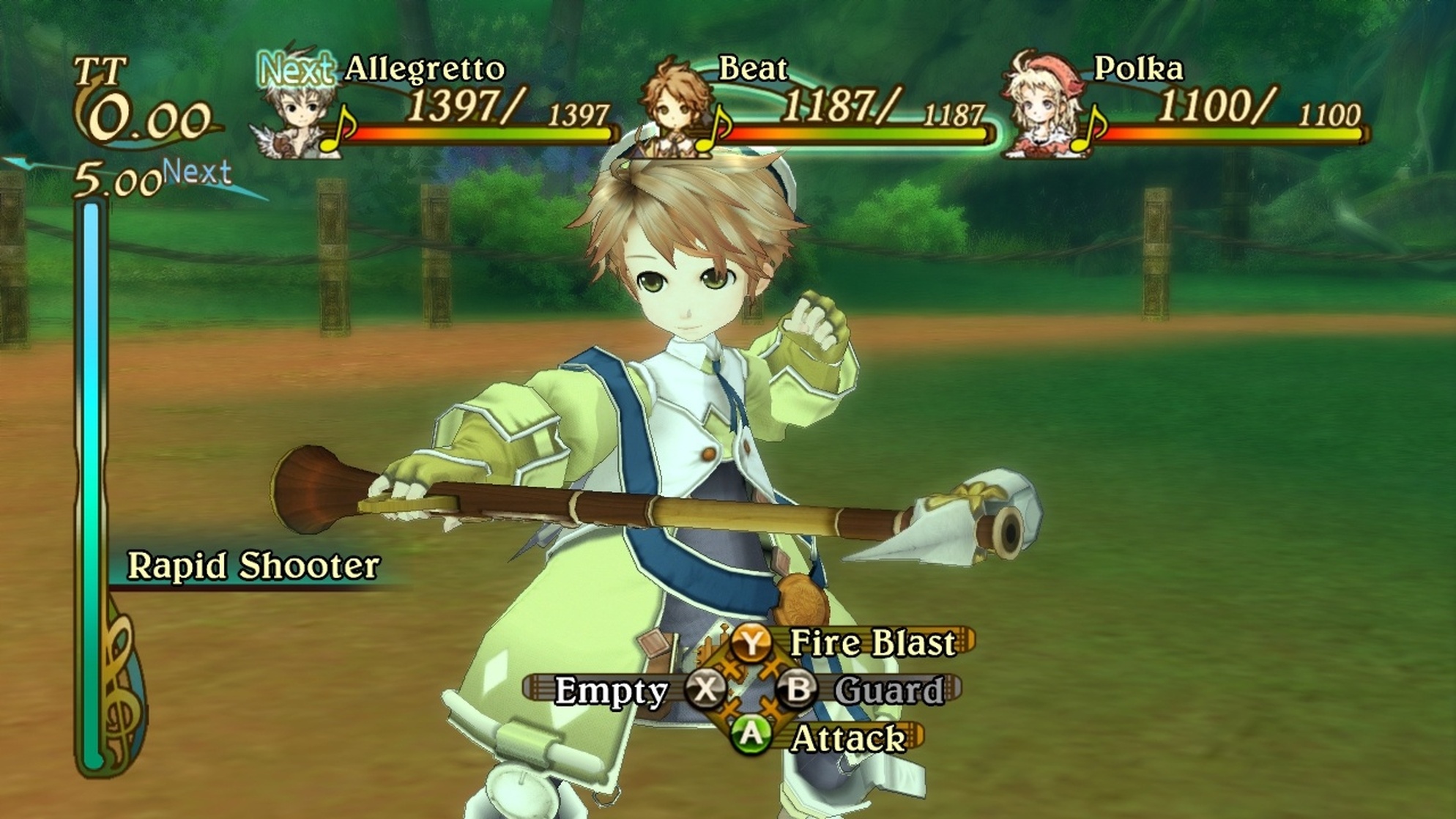
Task: Choose the Attack command
Action: (846, 738)
